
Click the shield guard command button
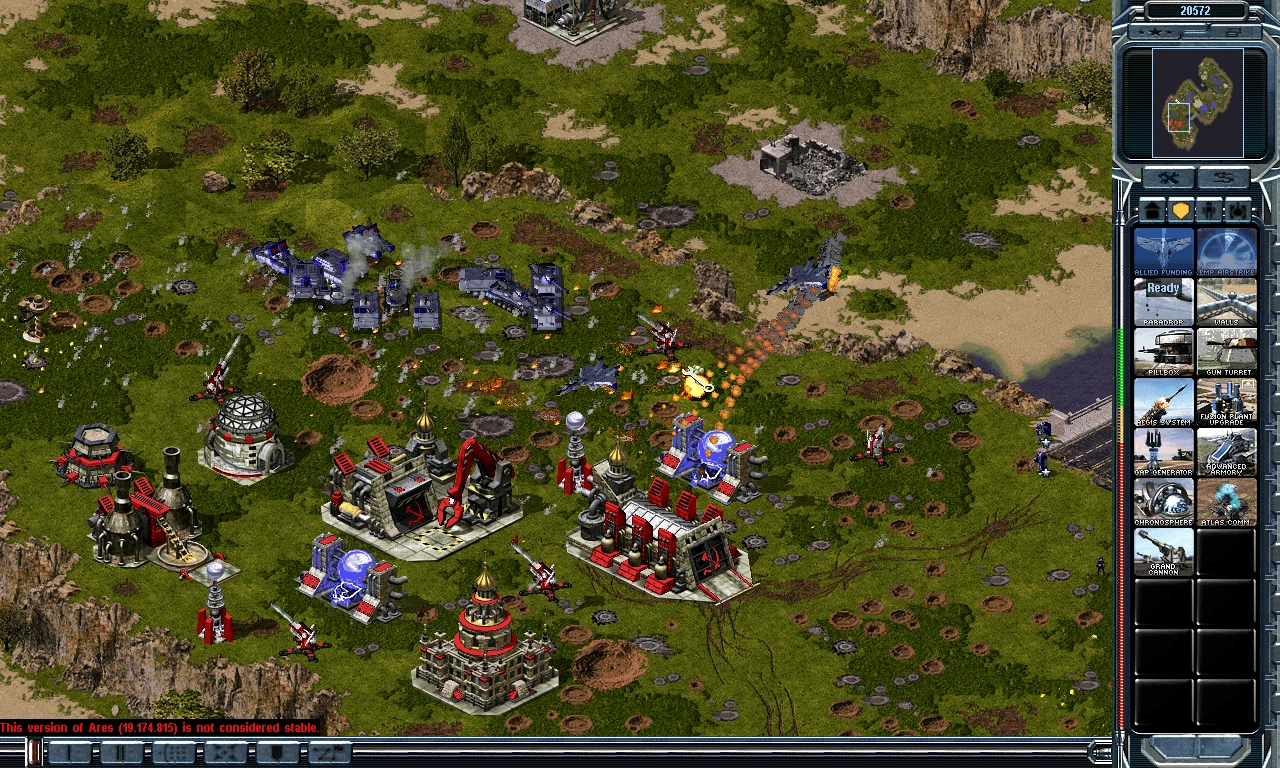coord(277,753)
